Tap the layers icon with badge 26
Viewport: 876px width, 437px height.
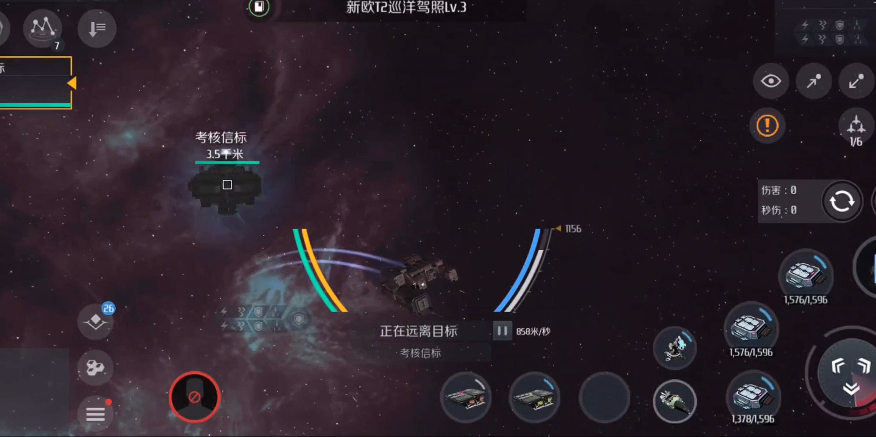pos(95,321)
